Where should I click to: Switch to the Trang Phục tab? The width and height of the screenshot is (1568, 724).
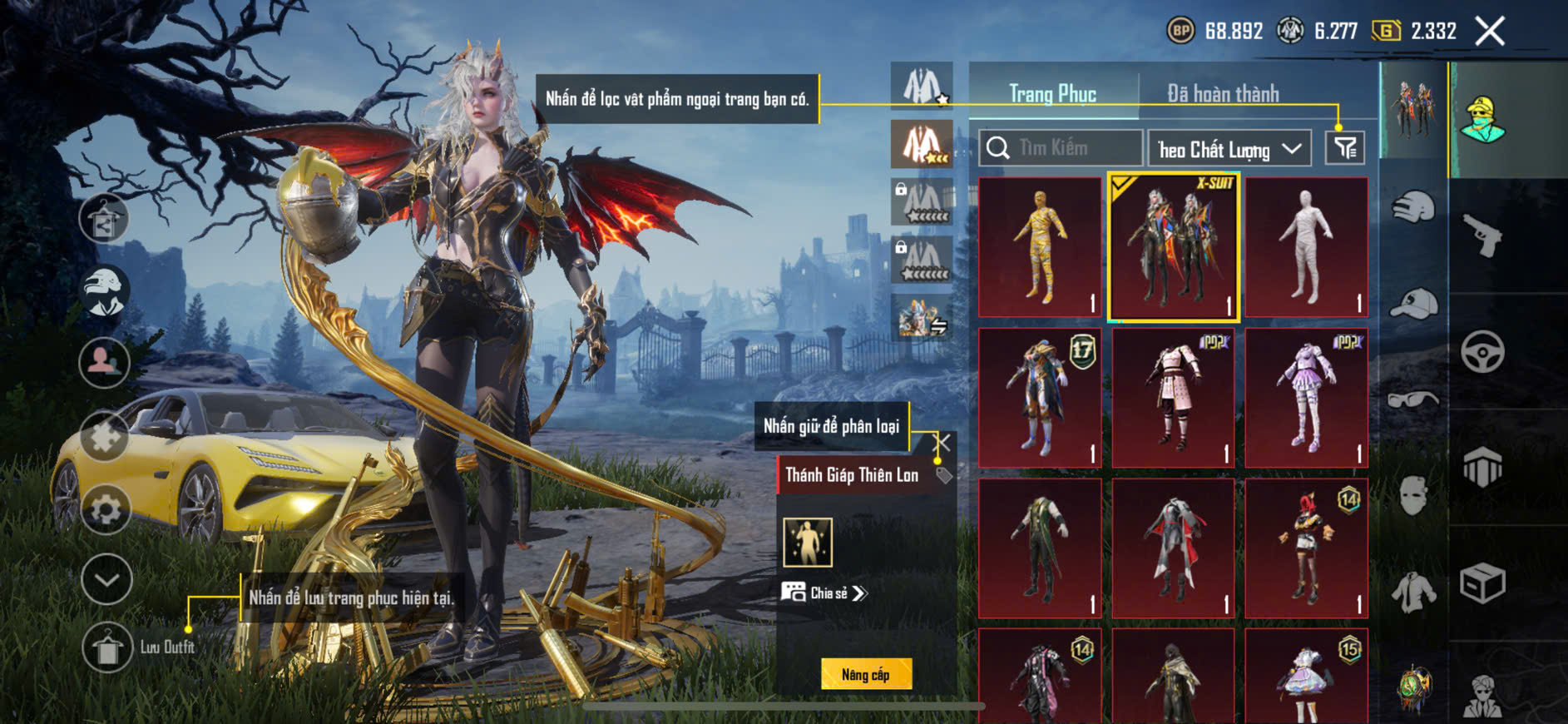point(1052,94)
